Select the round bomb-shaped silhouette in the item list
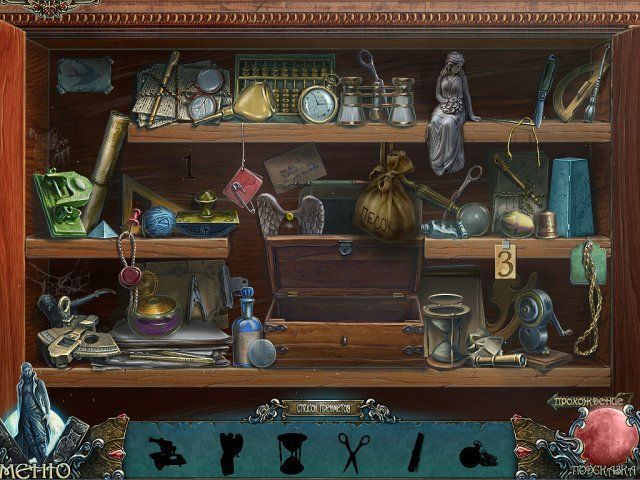The width and height of the screenshot is (640, 480). [x=474, y=455]
